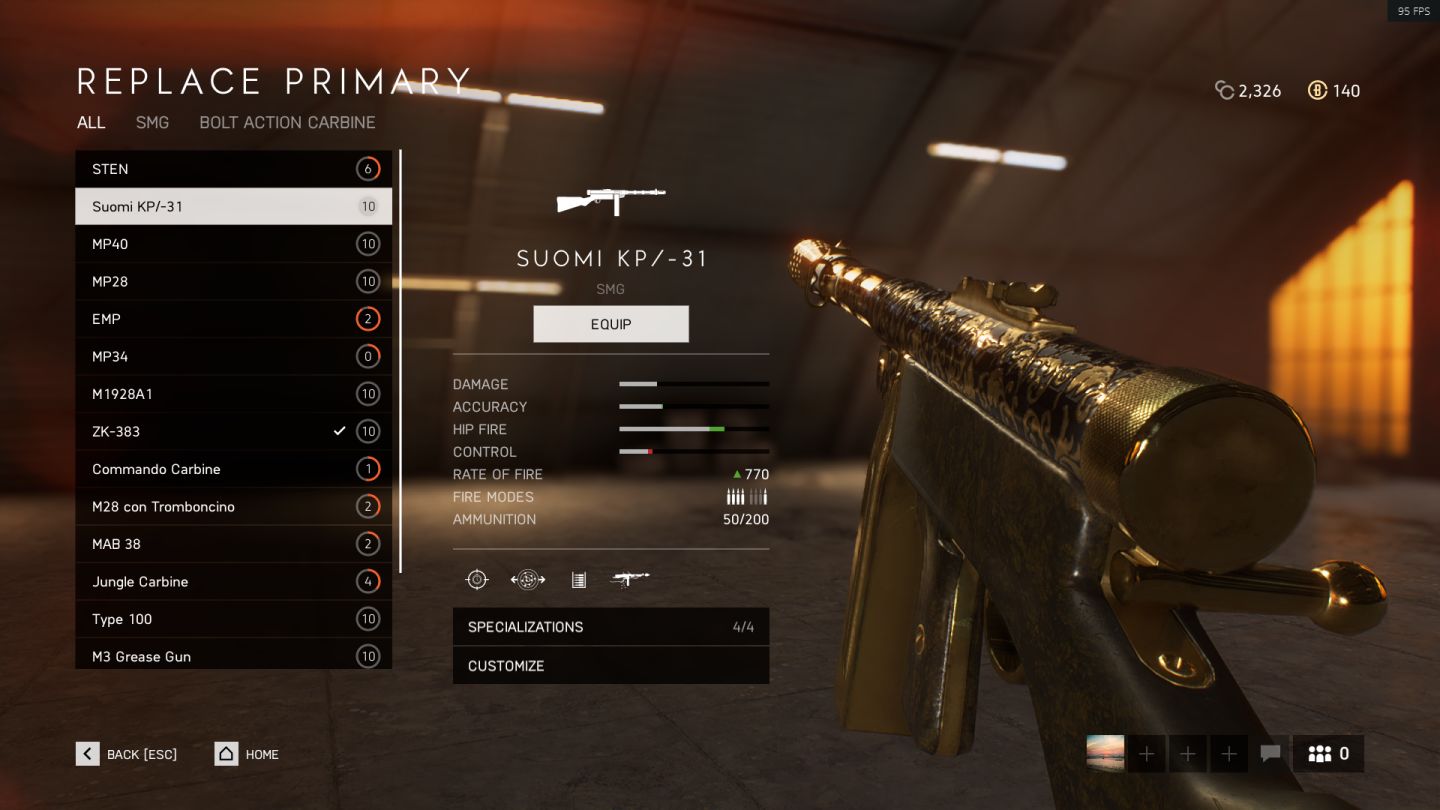
Task: Select the ALL weapons tab
Action: 91,122
